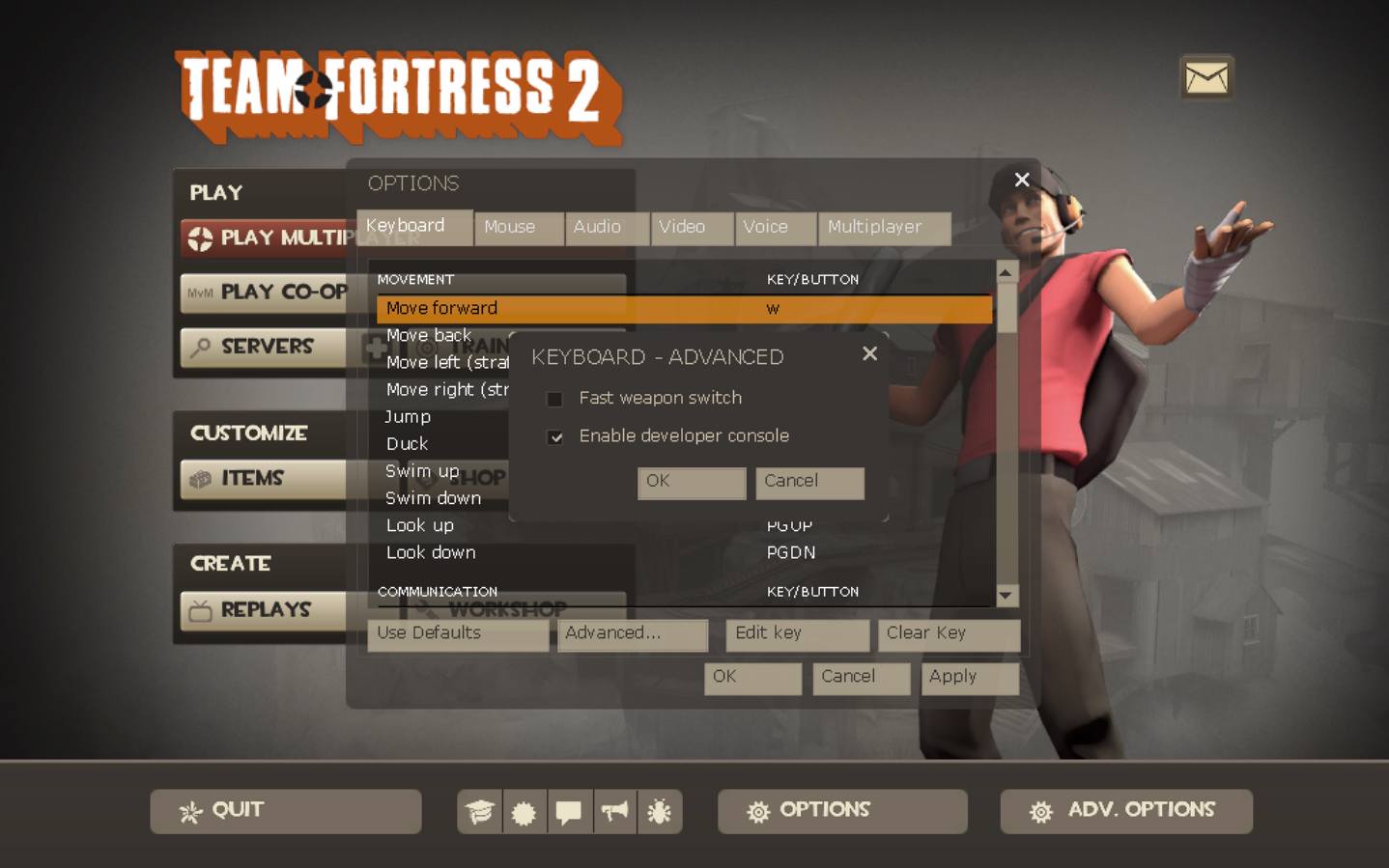
Task: Open the mail envelope notification icon
Action: (x=1205, y=77)
